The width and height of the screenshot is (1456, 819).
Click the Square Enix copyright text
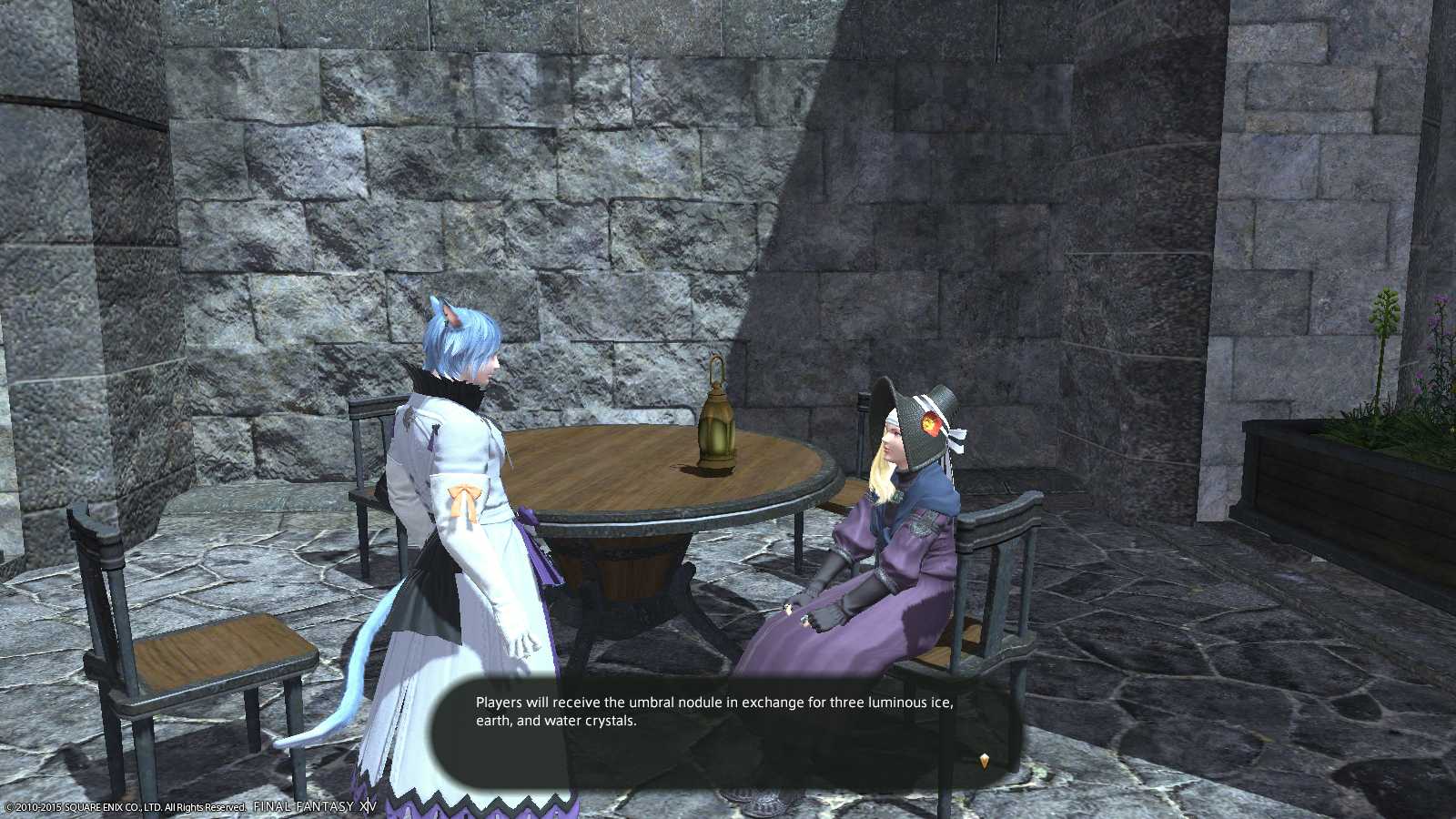(123, 805)
